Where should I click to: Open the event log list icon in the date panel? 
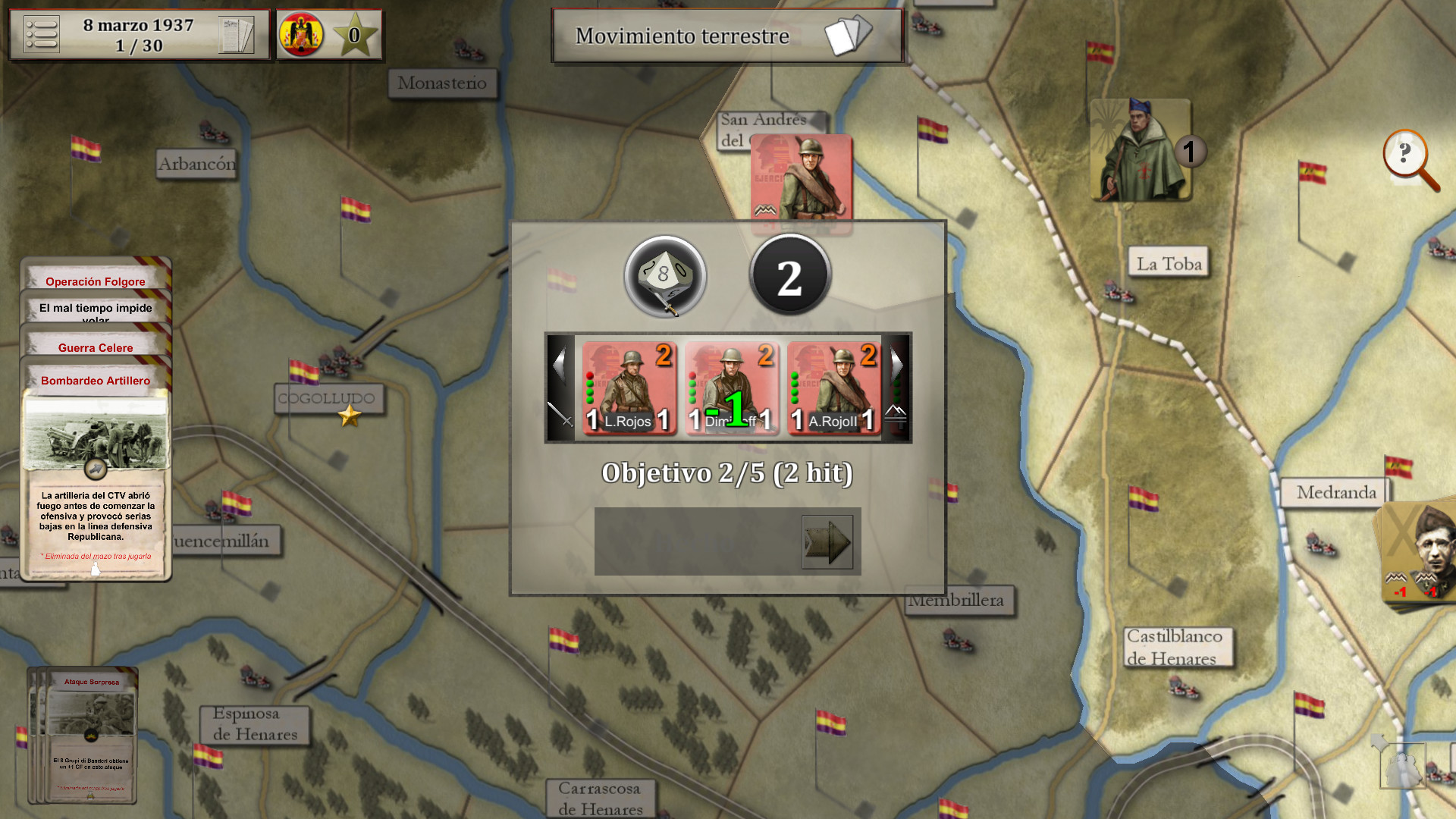[43, 34]
